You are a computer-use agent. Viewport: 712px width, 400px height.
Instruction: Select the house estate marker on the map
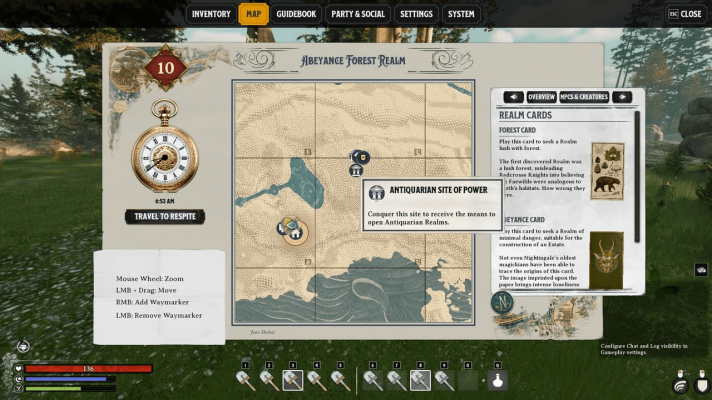pyautogui.click(x=294, y=231)
